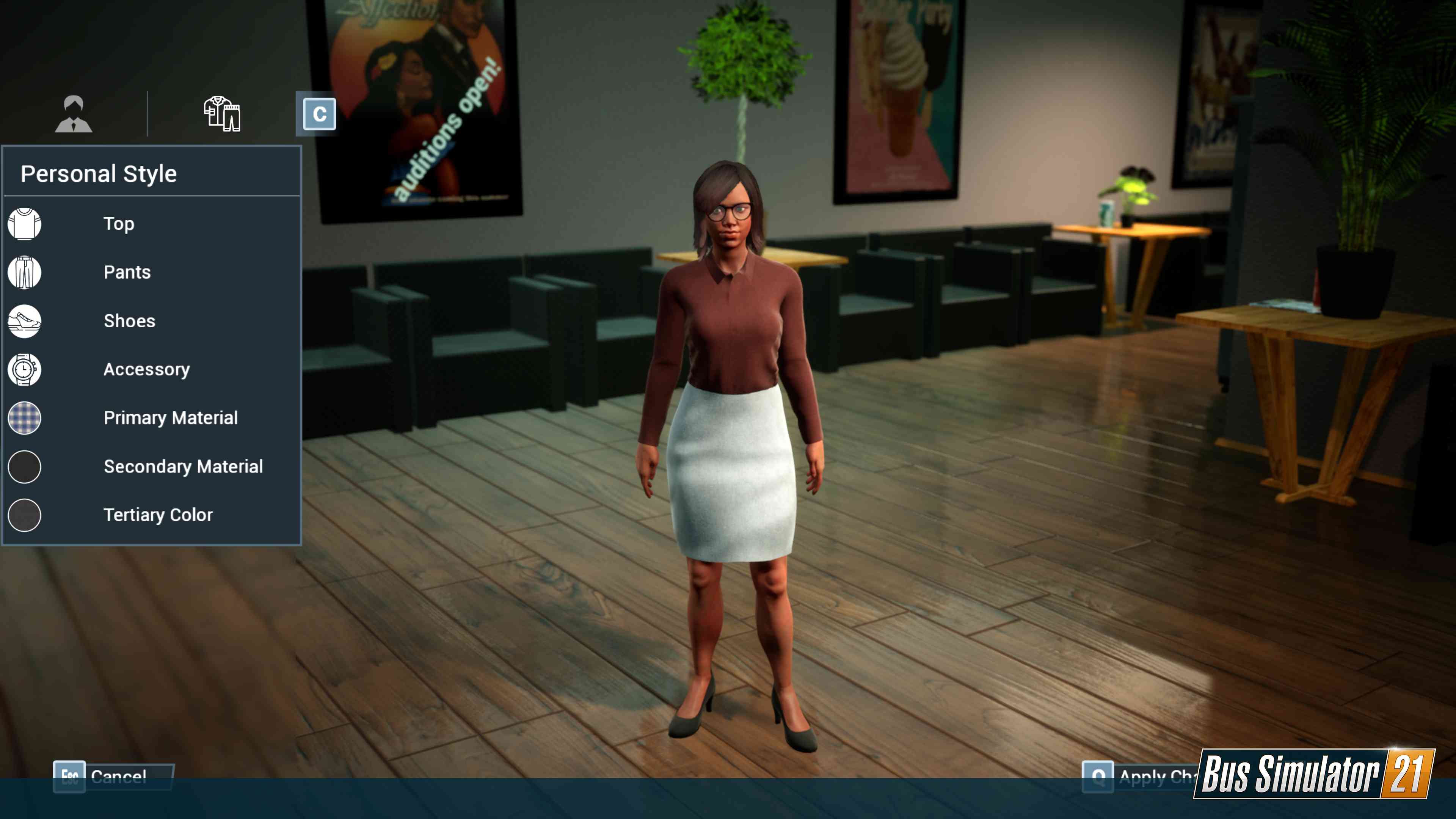This screenshot has width=1456, height=819.
Task: Select the Secondary Material swatch
Action: click(24, 467)
